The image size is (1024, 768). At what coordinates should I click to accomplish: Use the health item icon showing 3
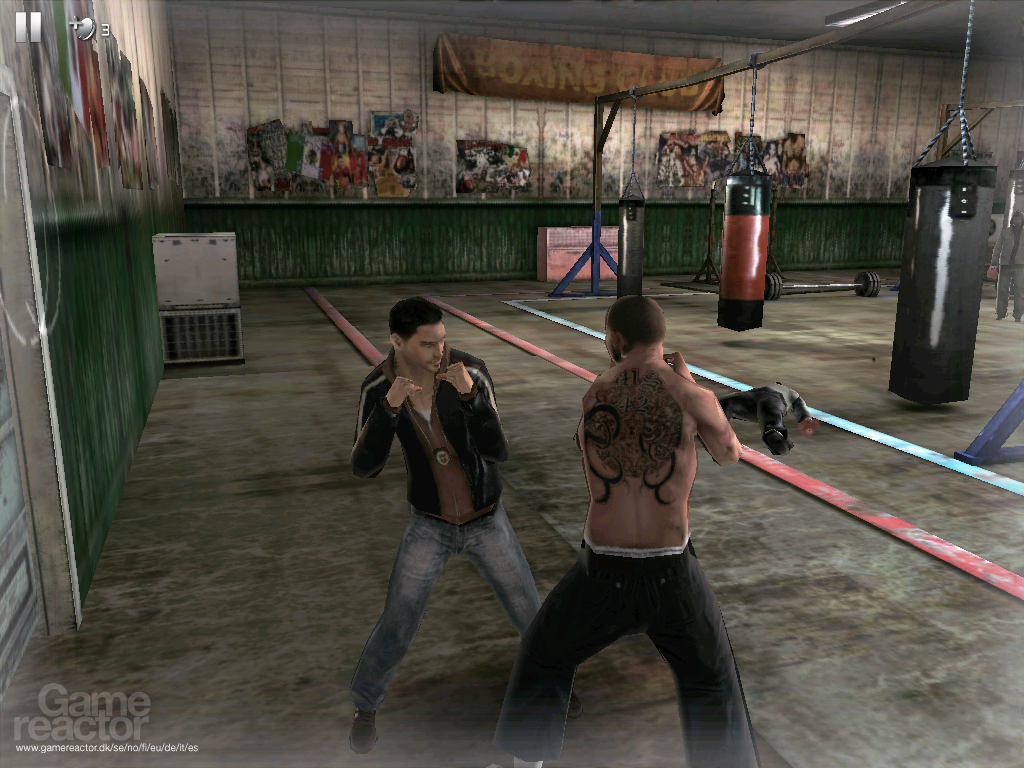84,30
